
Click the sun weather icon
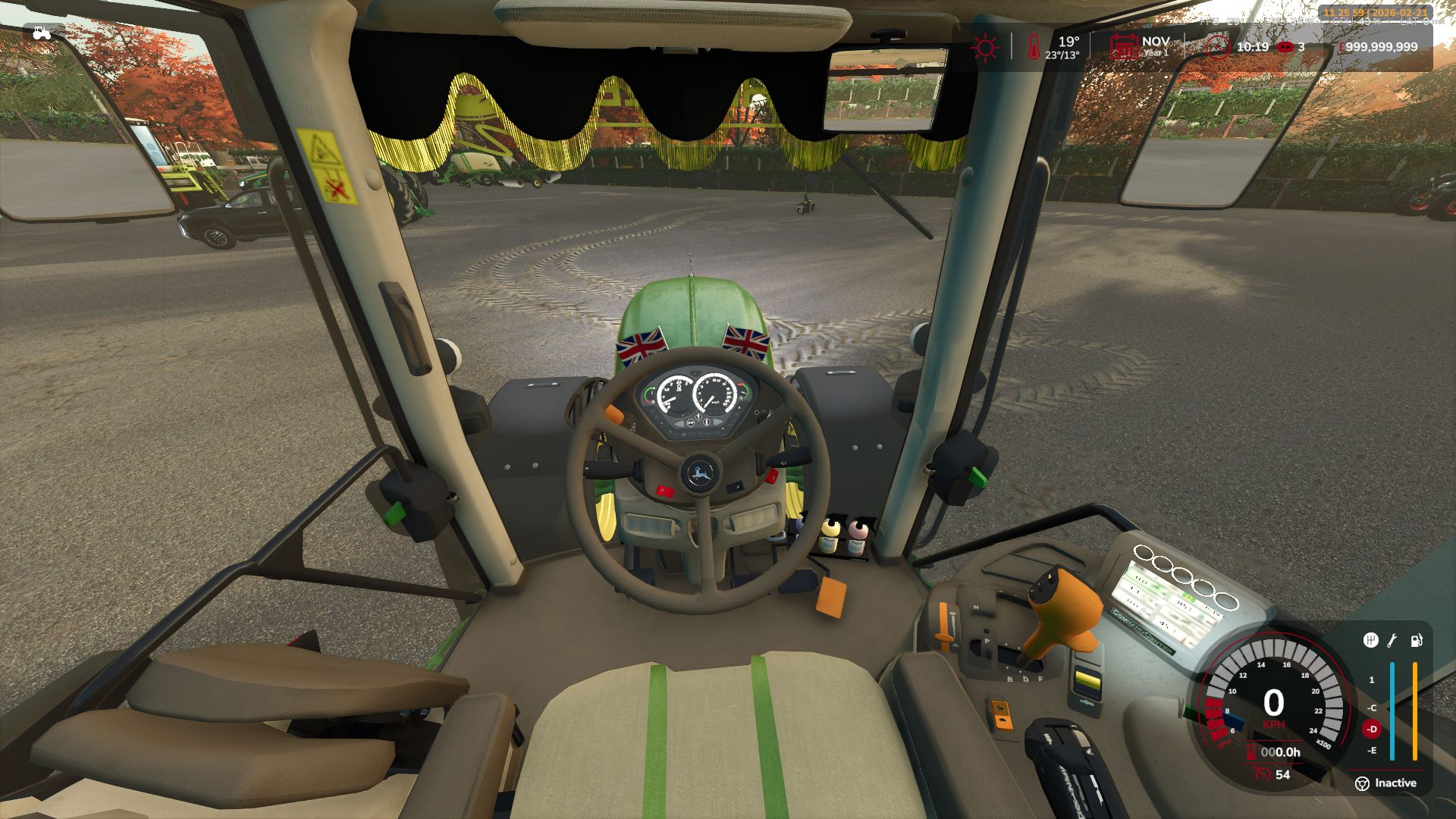985,47
